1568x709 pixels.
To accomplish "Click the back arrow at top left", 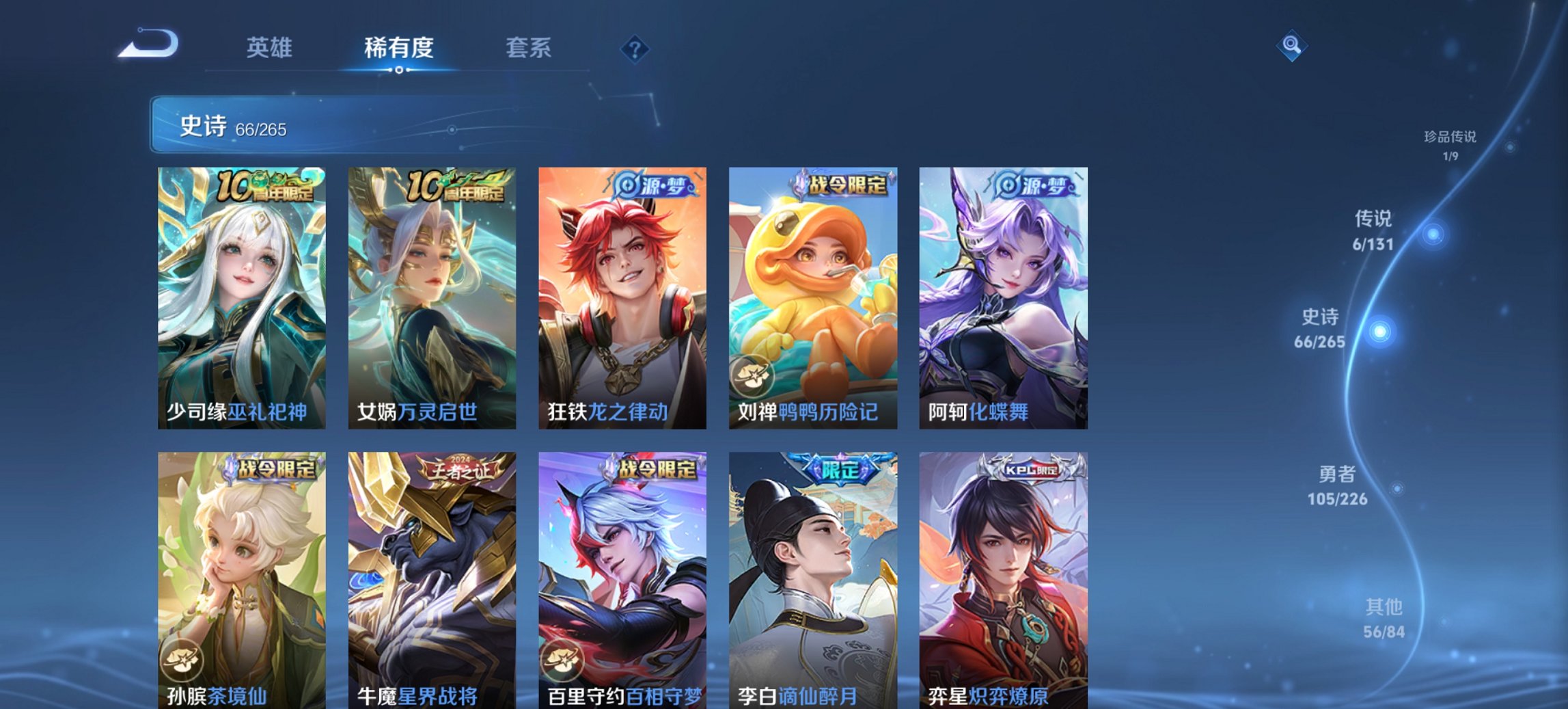I will [149, 44].
